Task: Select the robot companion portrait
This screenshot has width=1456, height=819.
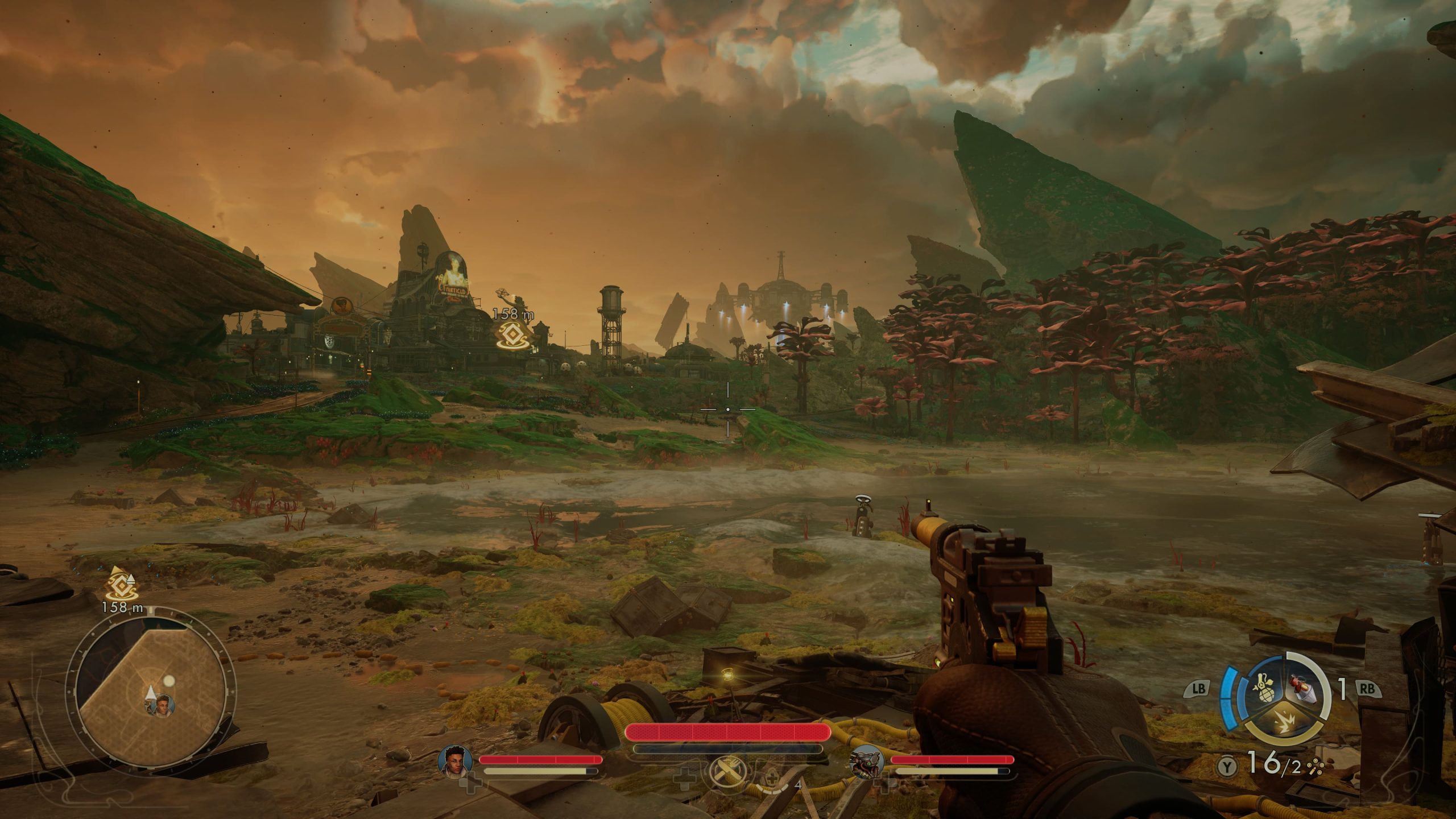Action: click(866, 761)
